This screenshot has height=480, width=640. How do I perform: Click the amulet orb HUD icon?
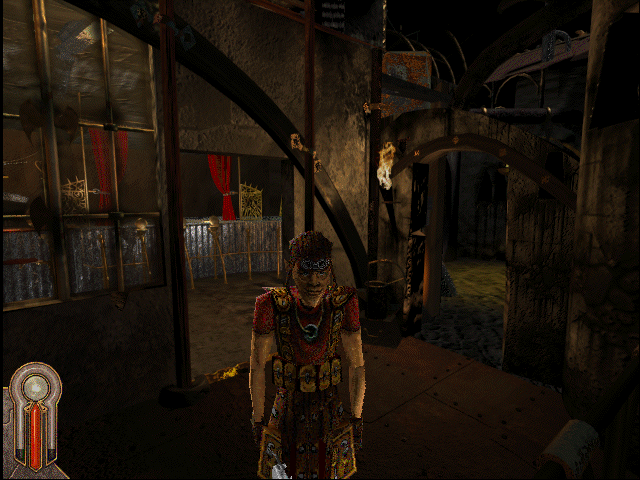(x=36, y=388)
